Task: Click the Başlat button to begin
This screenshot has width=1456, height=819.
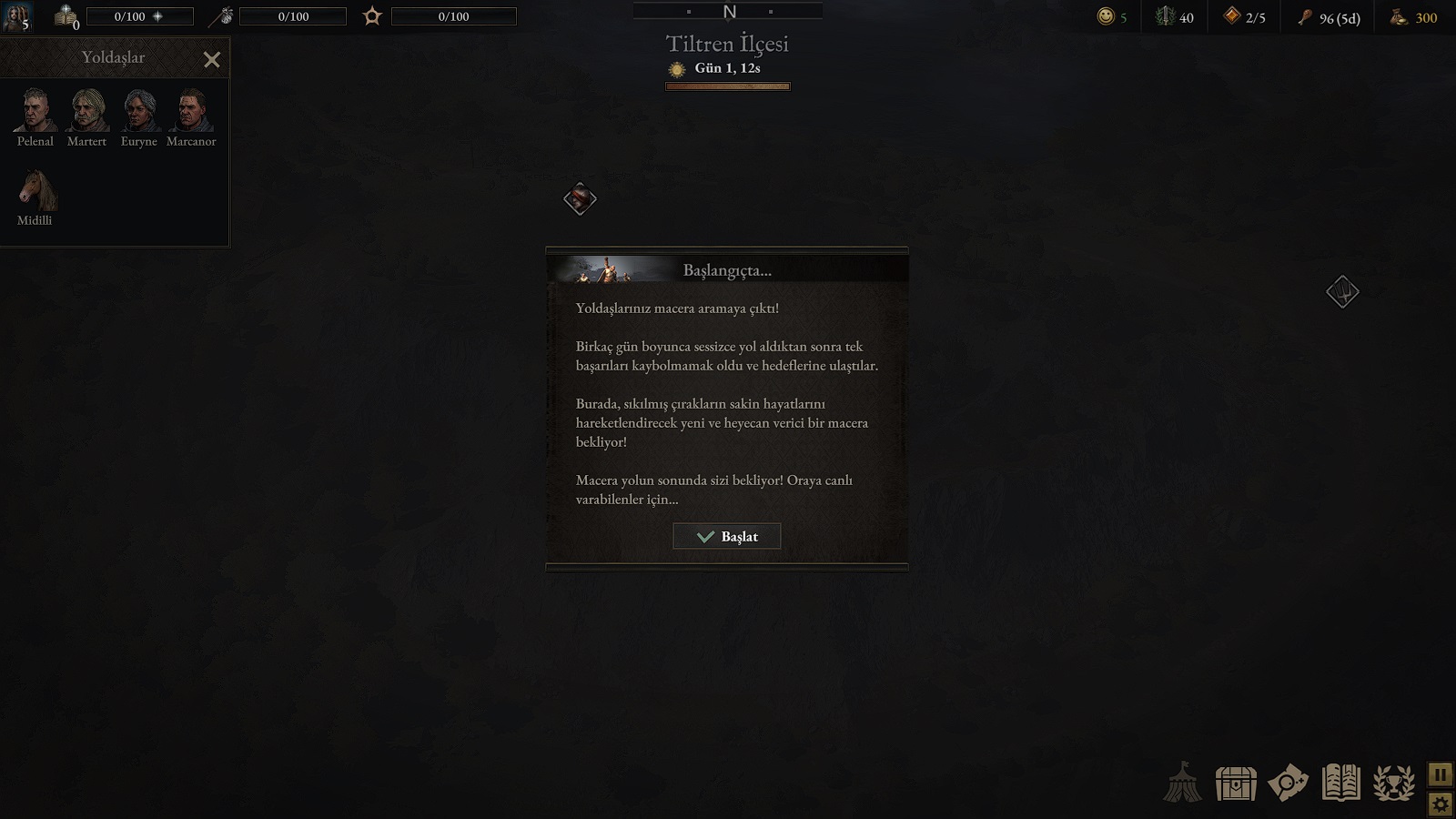Action: [x=726, y=537]
